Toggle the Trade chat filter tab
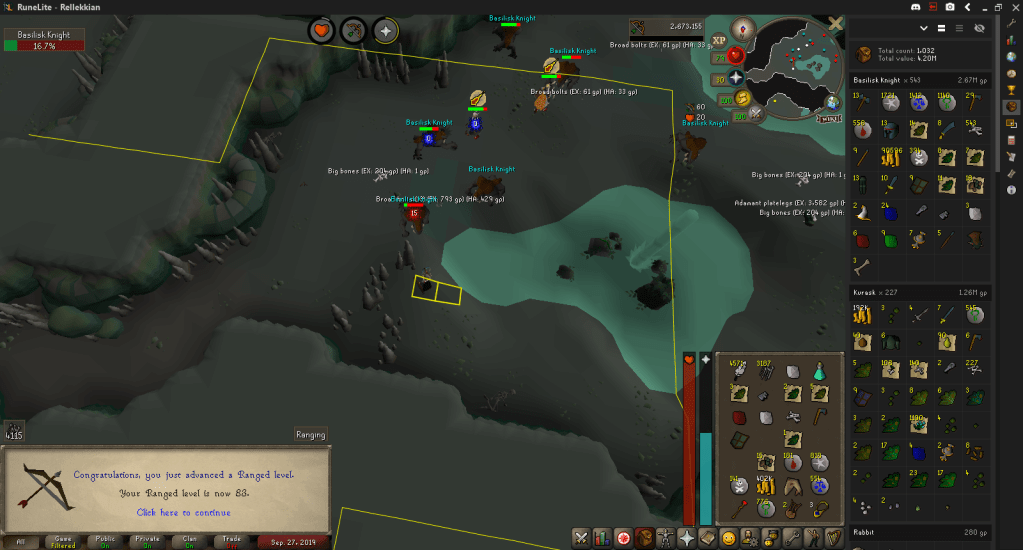 (230, 541)
